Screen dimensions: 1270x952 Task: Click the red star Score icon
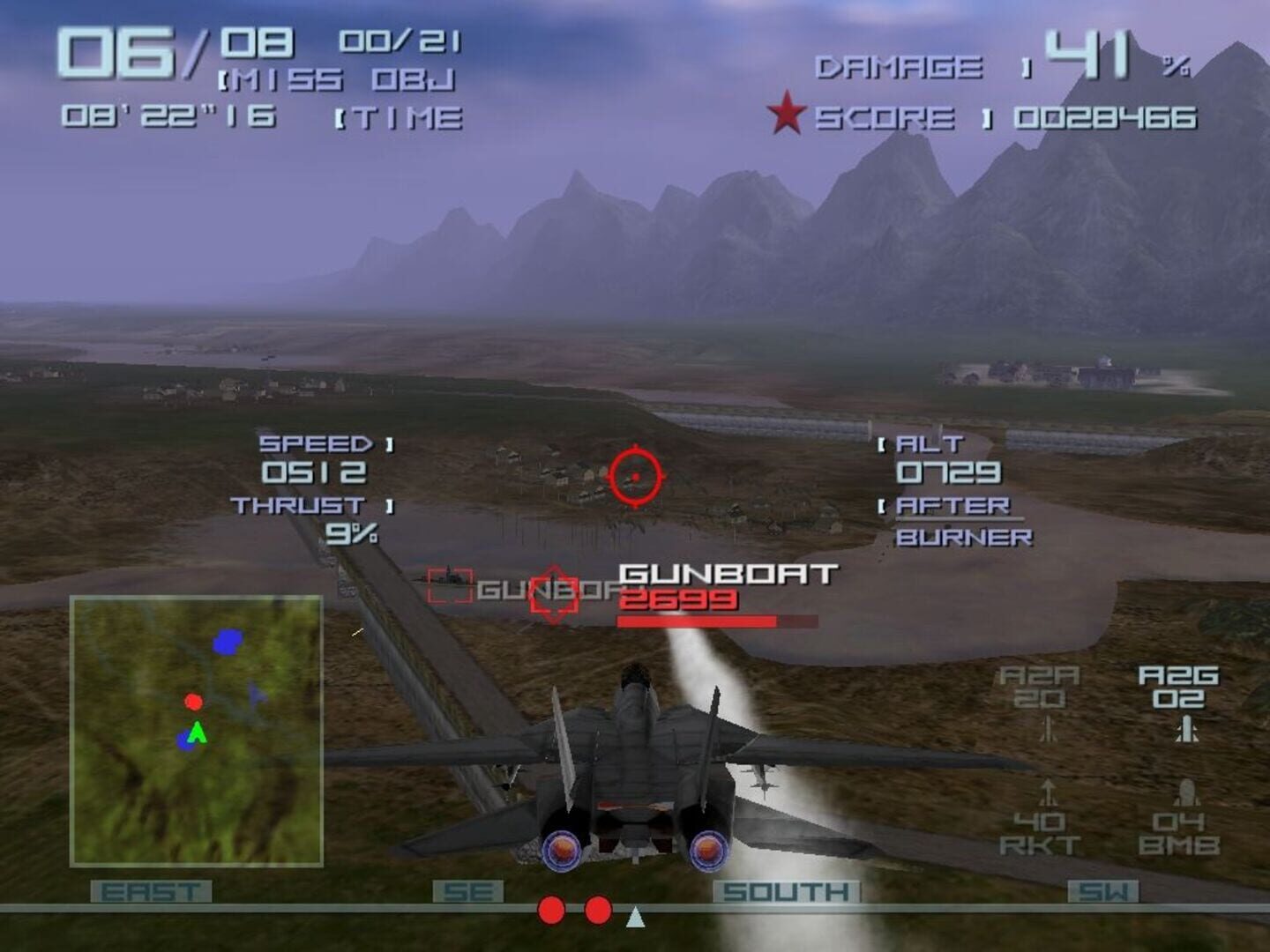point(786,113)
